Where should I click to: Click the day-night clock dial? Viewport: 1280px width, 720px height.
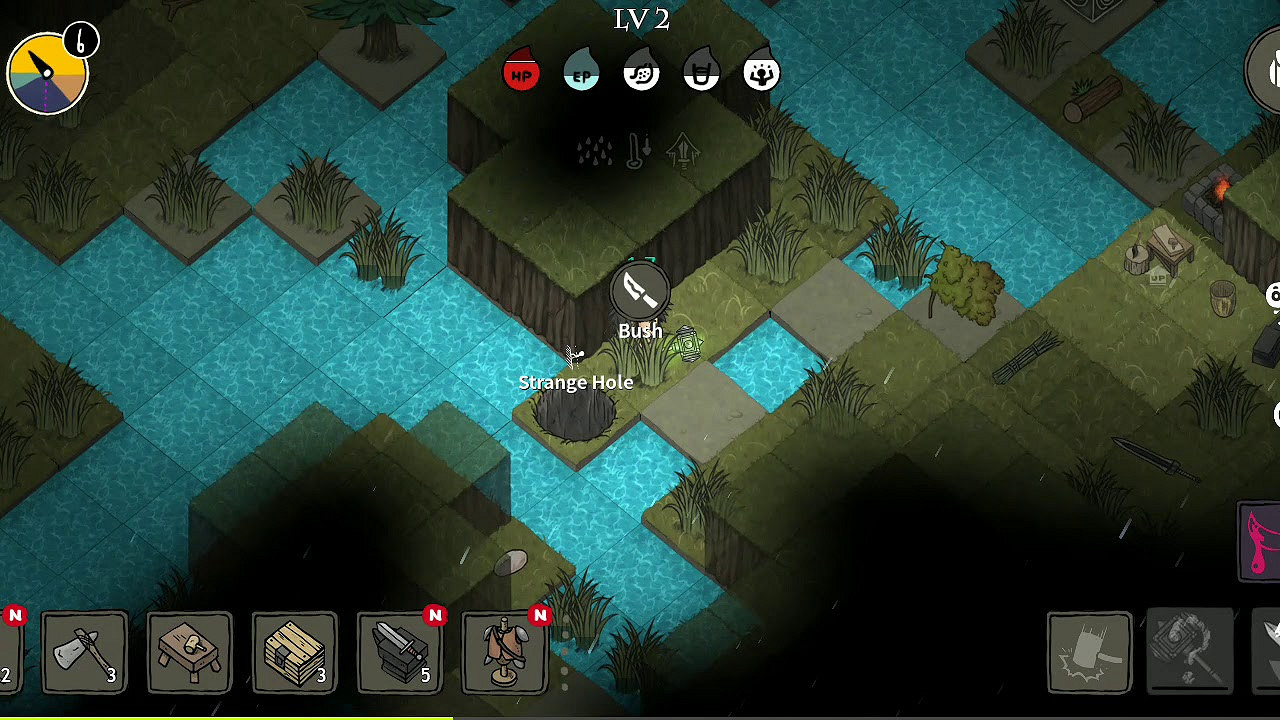47,73
